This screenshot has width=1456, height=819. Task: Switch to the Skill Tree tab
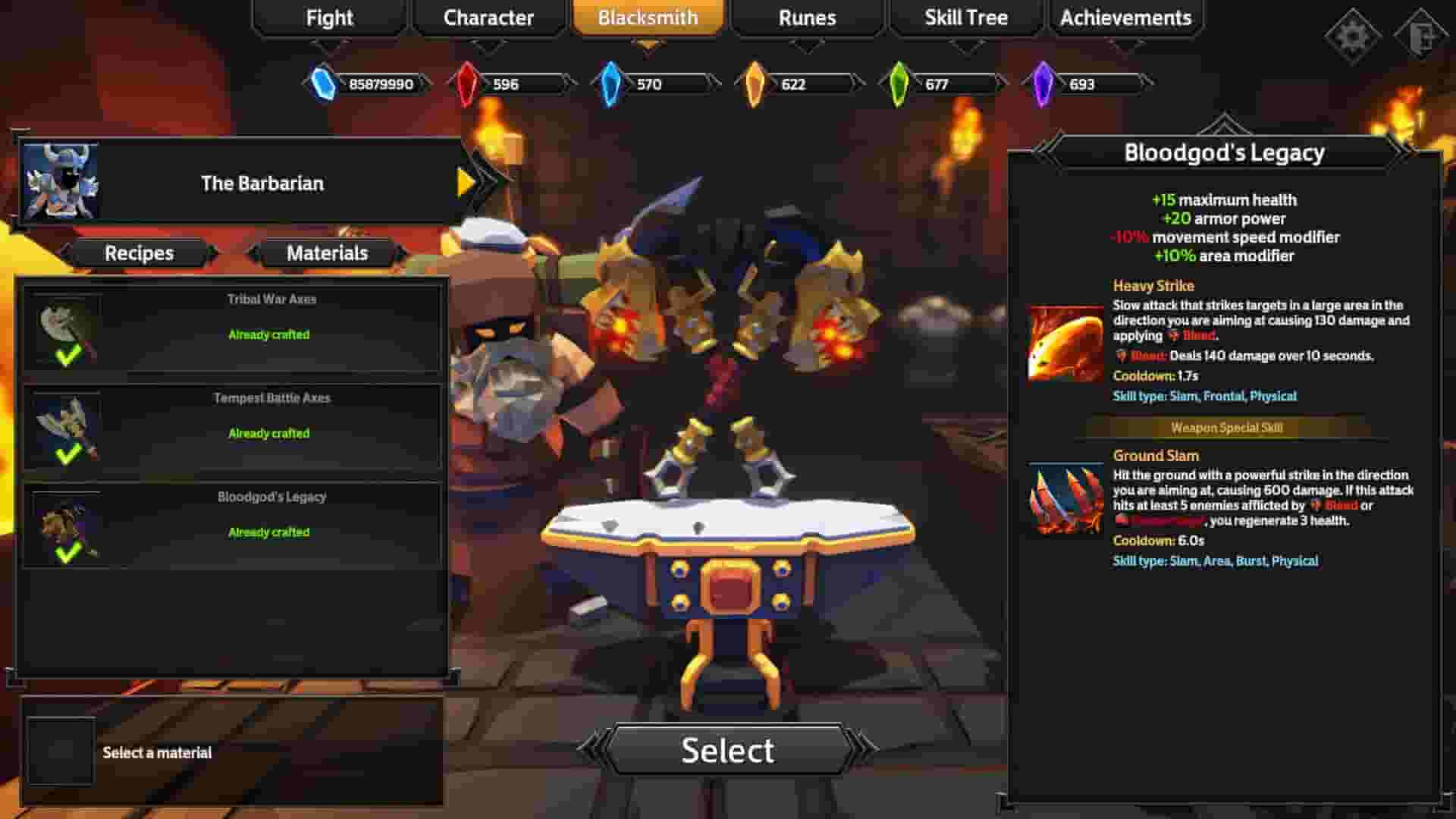pos(965,17)
